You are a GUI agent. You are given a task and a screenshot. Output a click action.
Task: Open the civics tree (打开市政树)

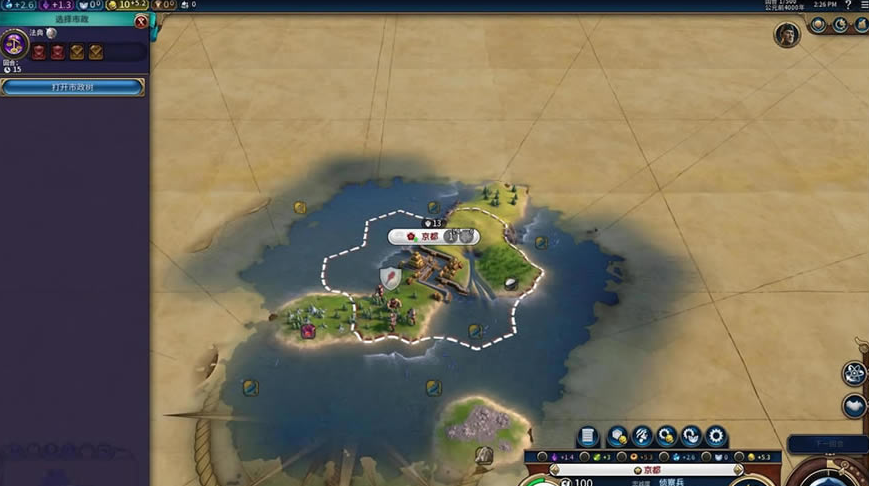click(72, 87)
